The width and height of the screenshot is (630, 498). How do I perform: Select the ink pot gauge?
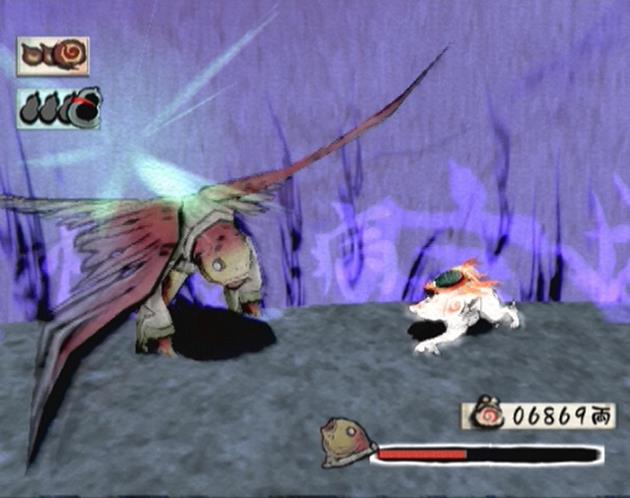58,108
